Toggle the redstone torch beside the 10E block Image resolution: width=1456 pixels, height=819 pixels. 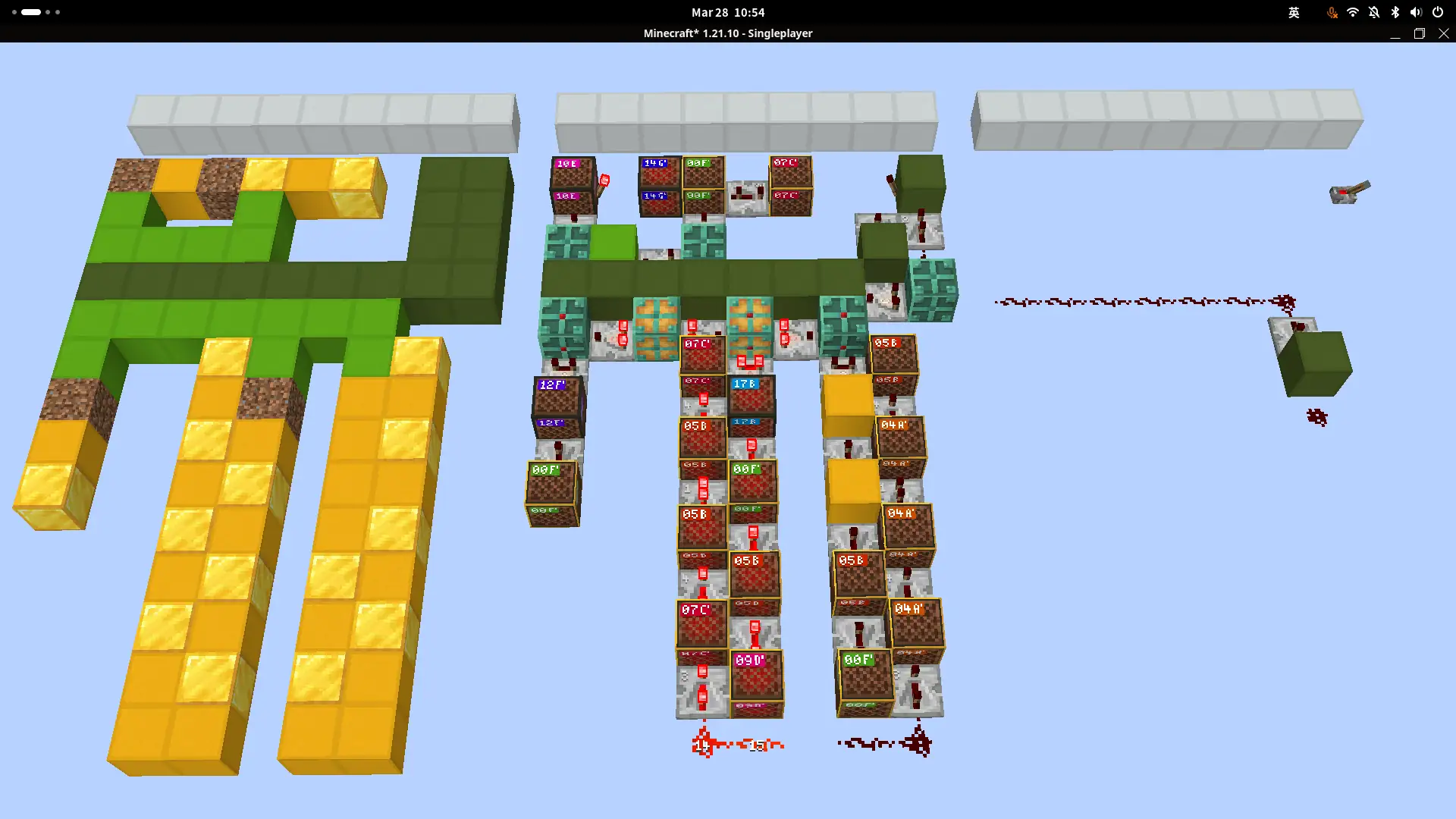pos(604,180)
